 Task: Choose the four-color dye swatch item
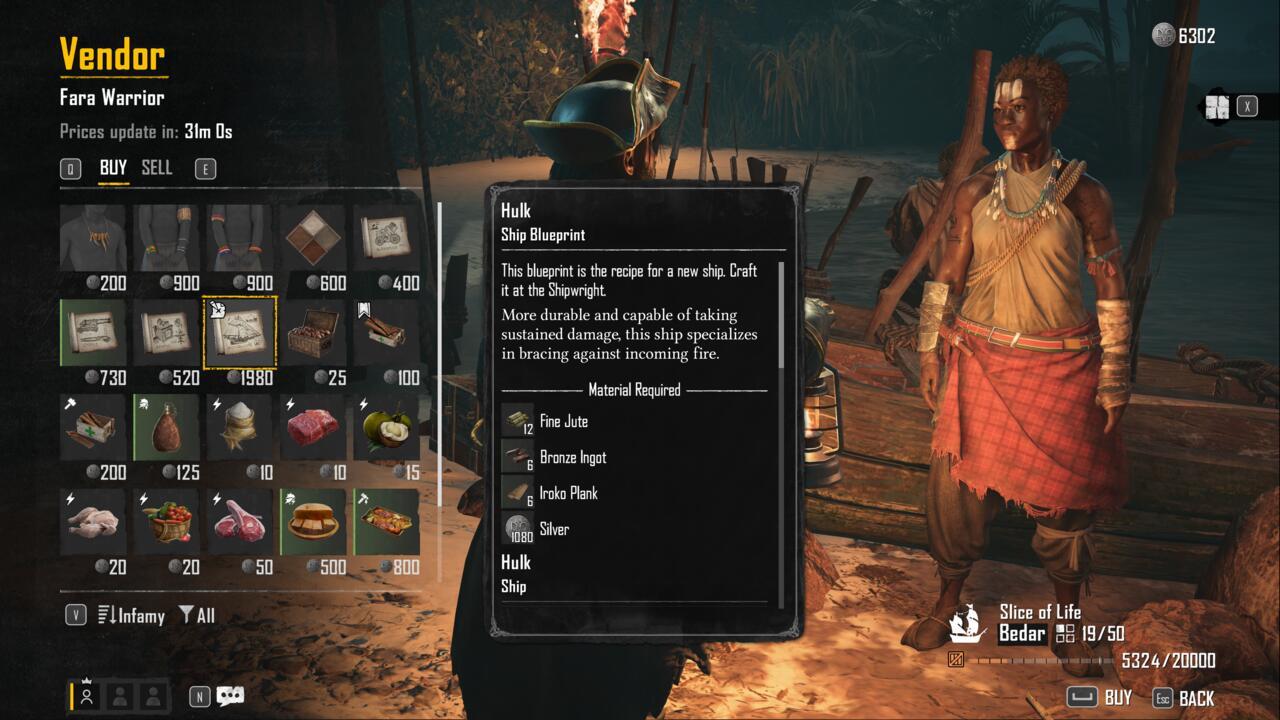(313, 240)
